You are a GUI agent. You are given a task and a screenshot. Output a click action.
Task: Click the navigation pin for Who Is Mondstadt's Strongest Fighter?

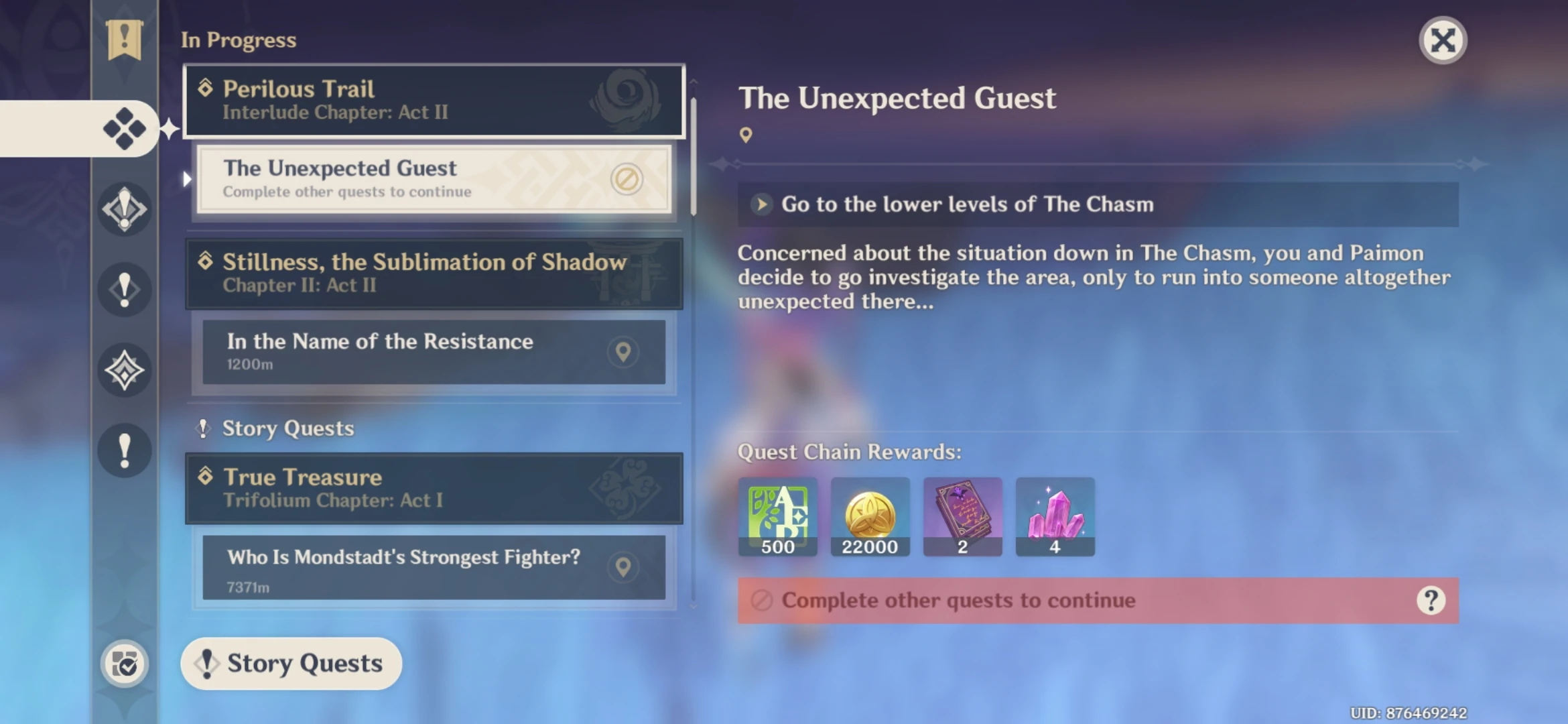pos(625,566)
